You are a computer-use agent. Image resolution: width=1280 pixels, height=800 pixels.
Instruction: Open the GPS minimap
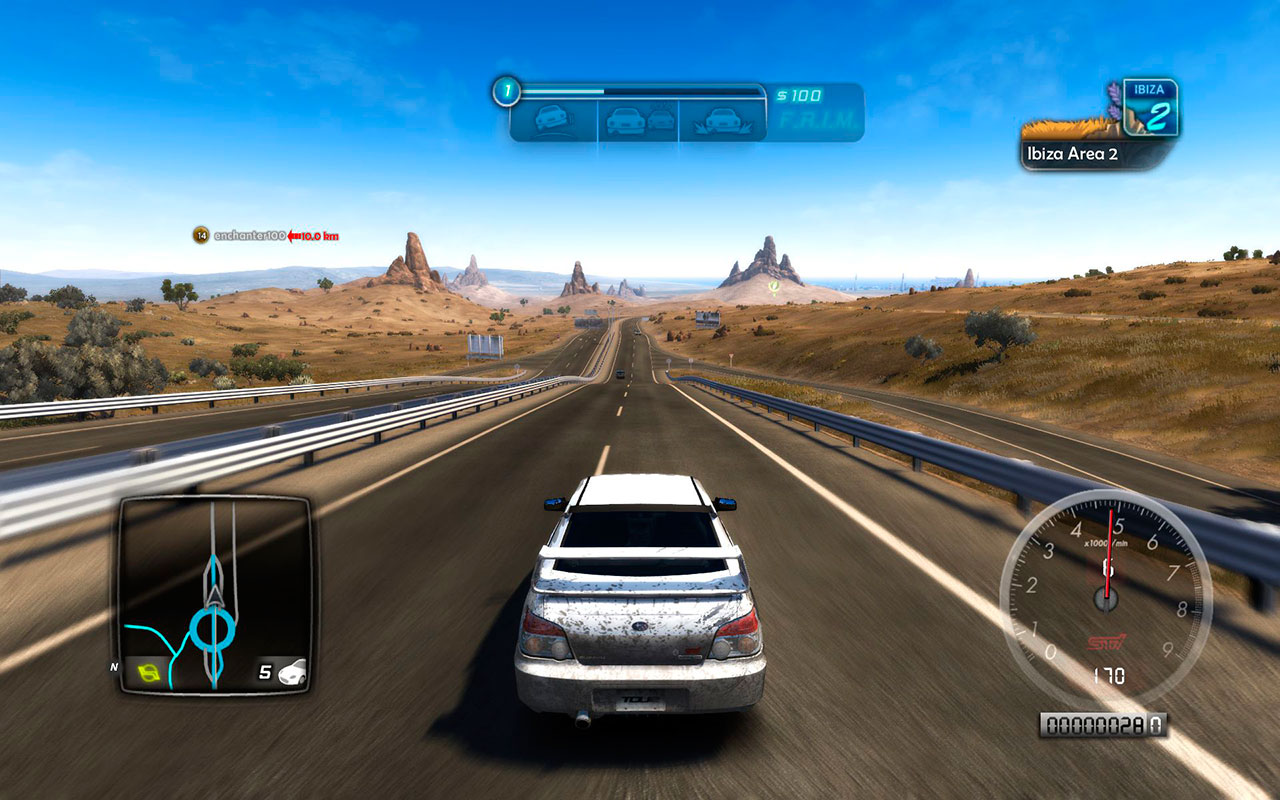point(215,595)
